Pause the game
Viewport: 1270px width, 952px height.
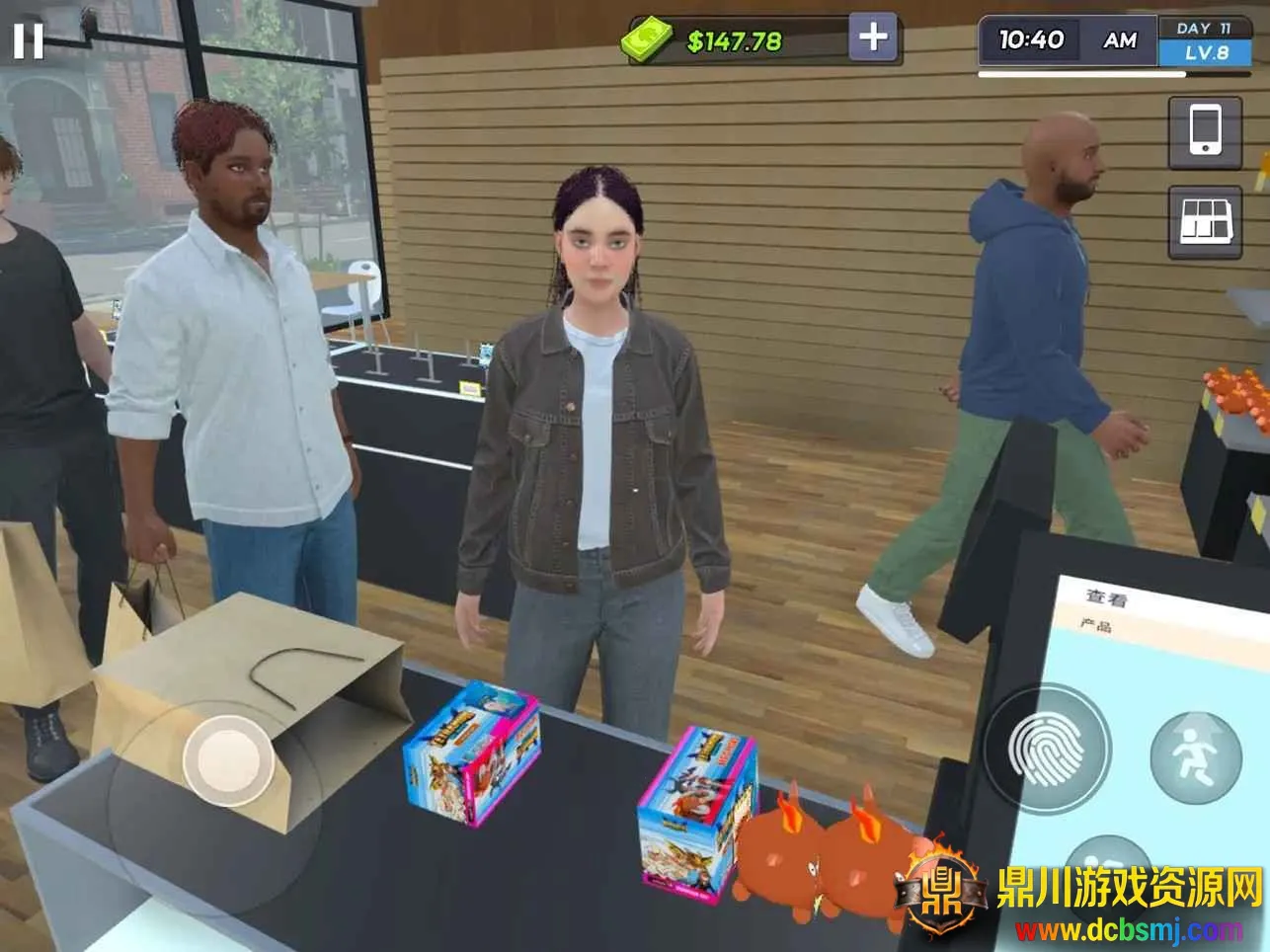tap(28, 40)
